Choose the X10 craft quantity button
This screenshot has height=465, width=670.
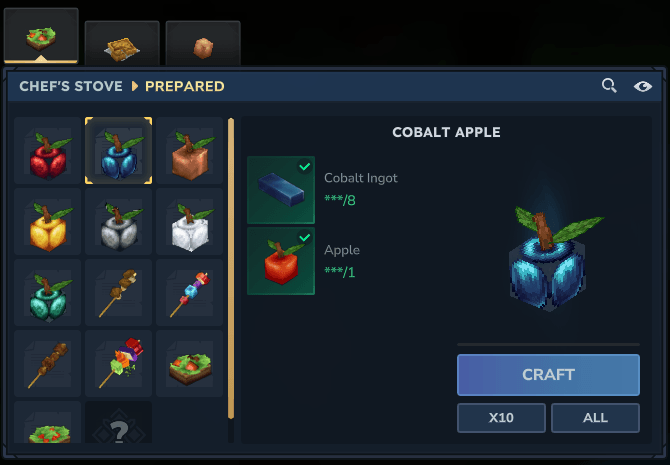point(501,418)
